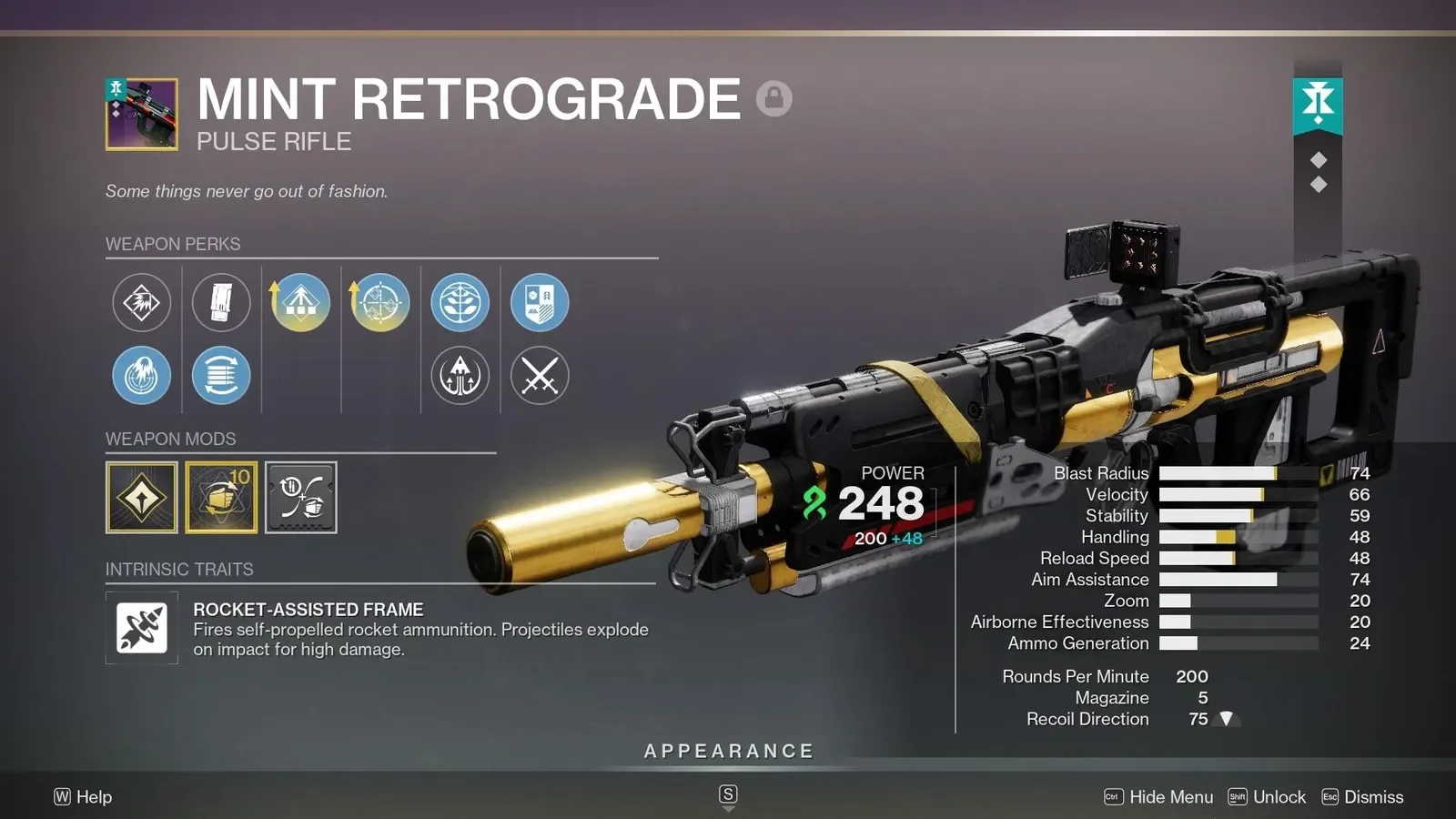The height and width of the screenshot is (819, 1456).
Task: Inspect the enhanced perk with upward arrow over squares
Action: point(300,302)
